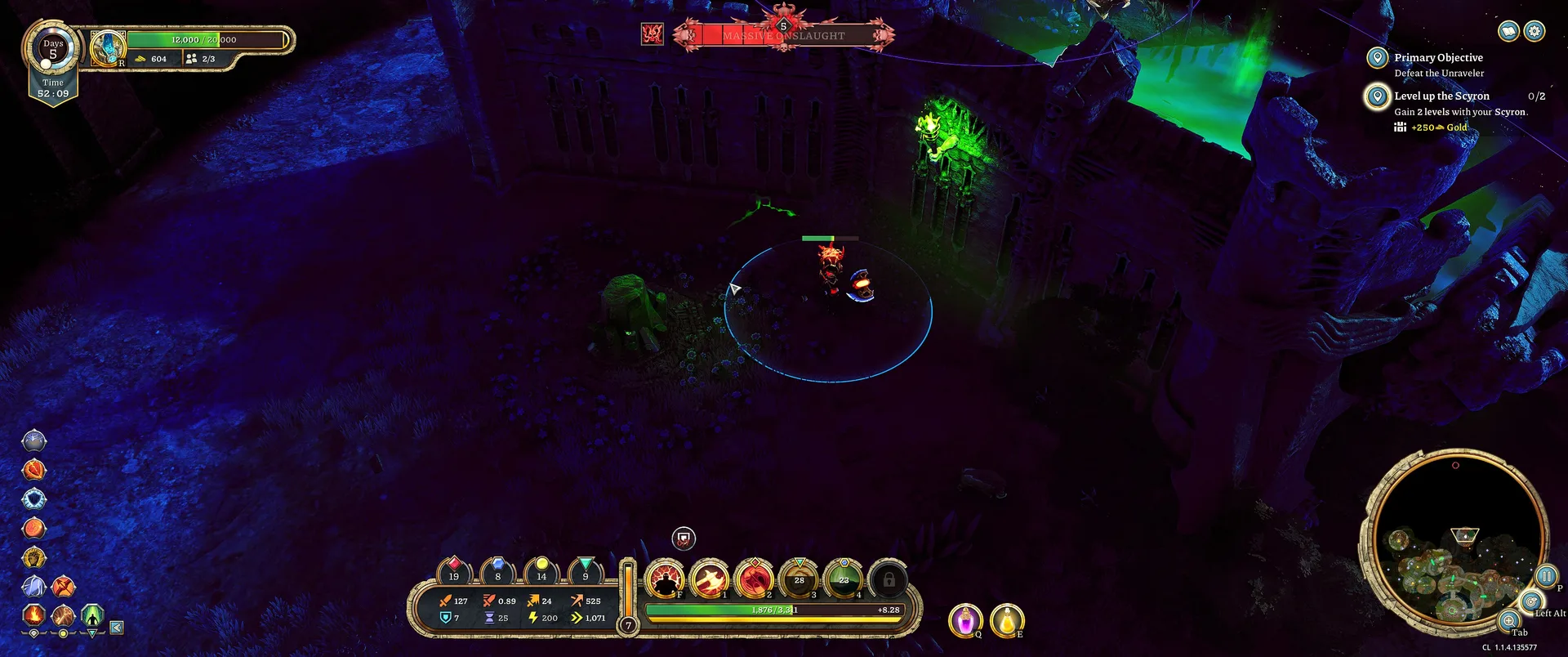Click the target button beside the minimap
1568x657 pixels.
tap(1531, 601)
